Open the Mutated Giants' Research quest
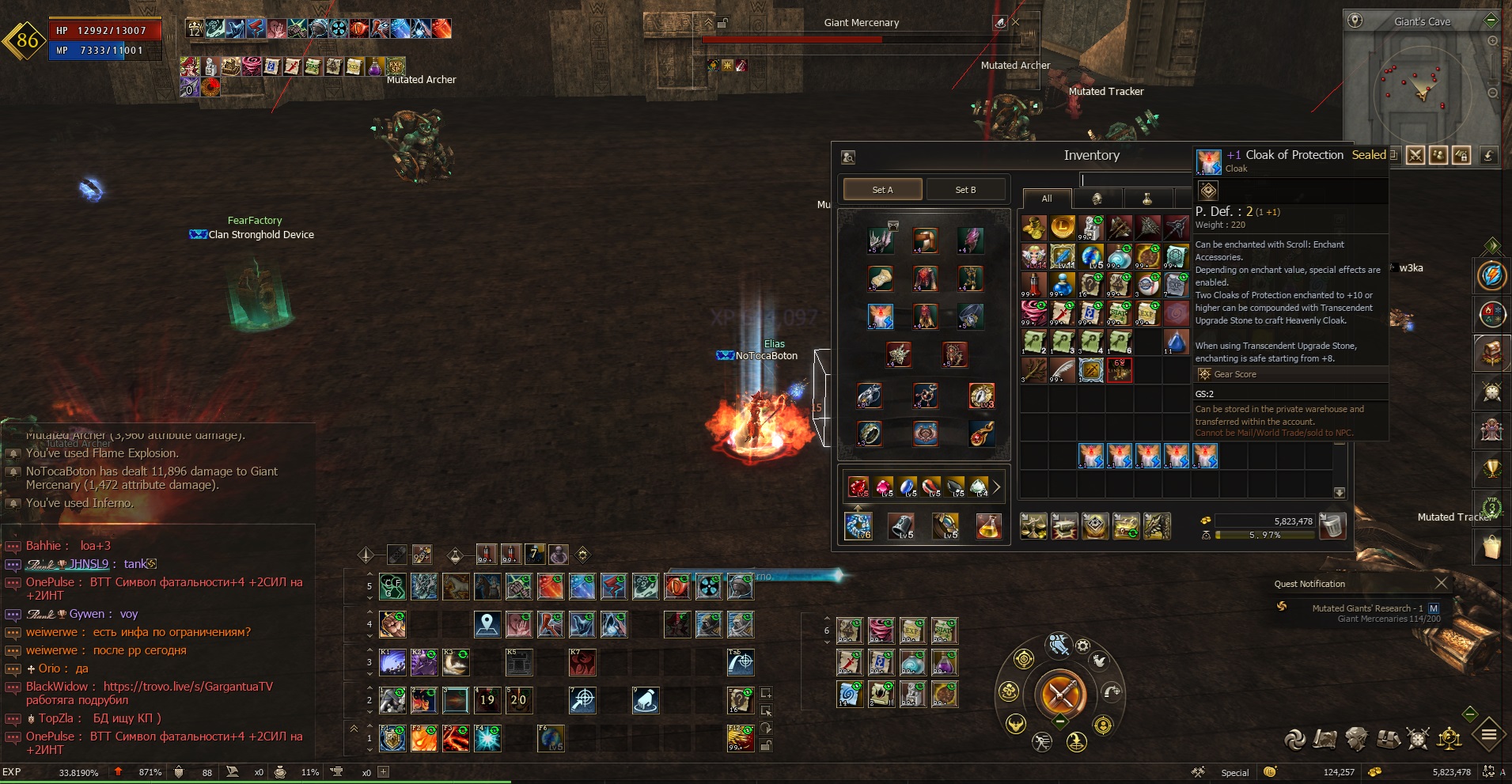The width and height of the screenshot is (1512, 784). click(1366, 608)
